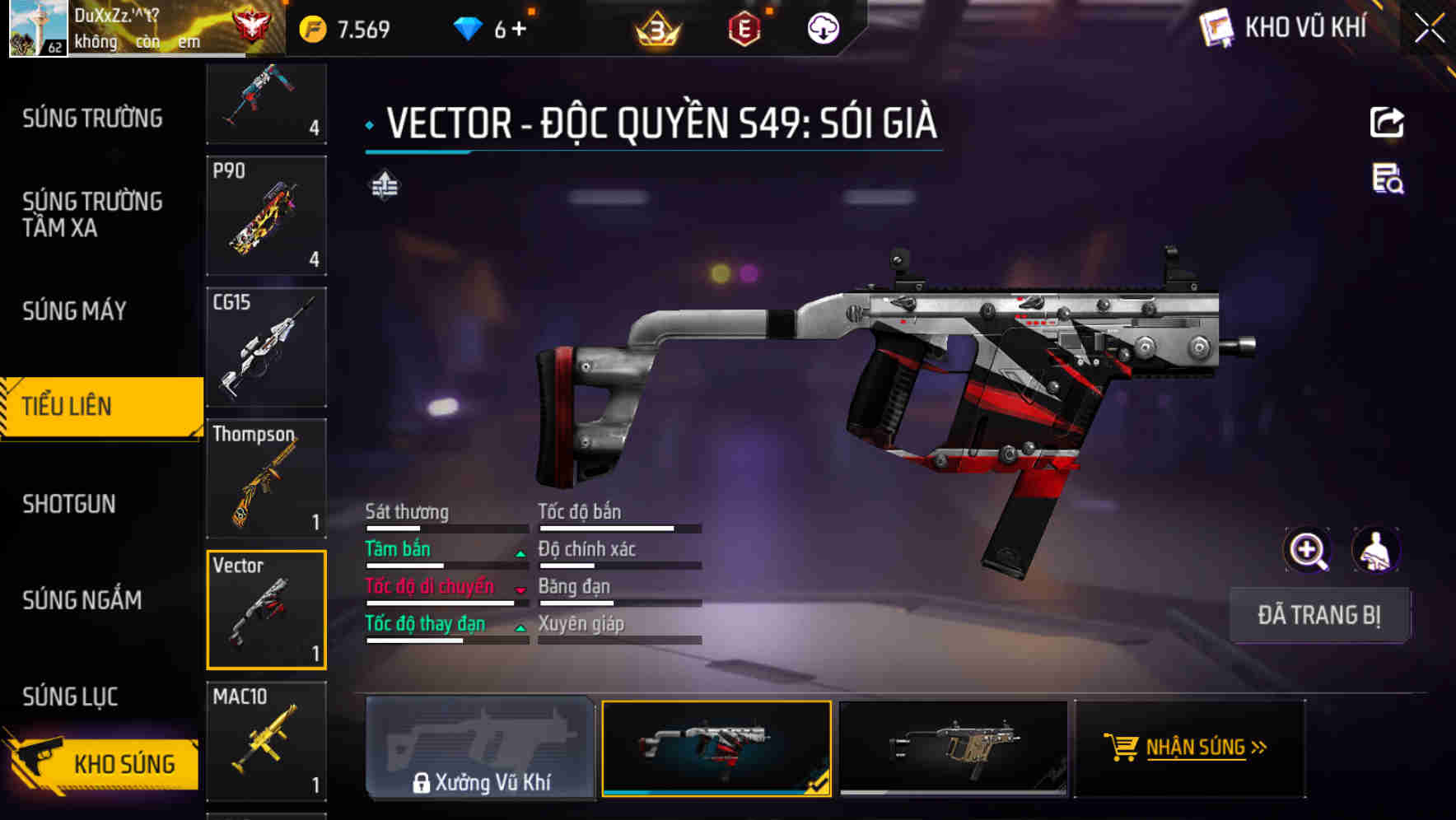Zoom in with the magnifier icon
This screenshot has height=820, width=1456.
(x=1307, y=550)
